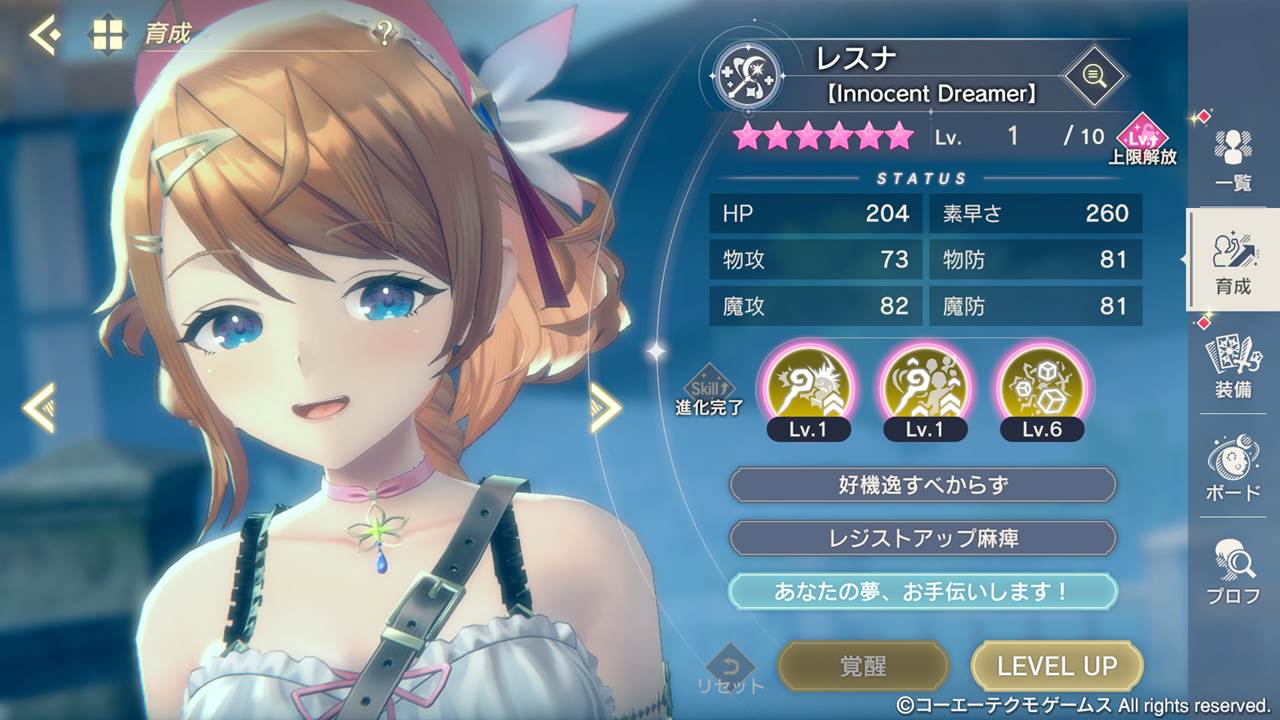The image size is (1280, 720).
Task: Open the 装備 equipment tab
Action: (1232, 366)
